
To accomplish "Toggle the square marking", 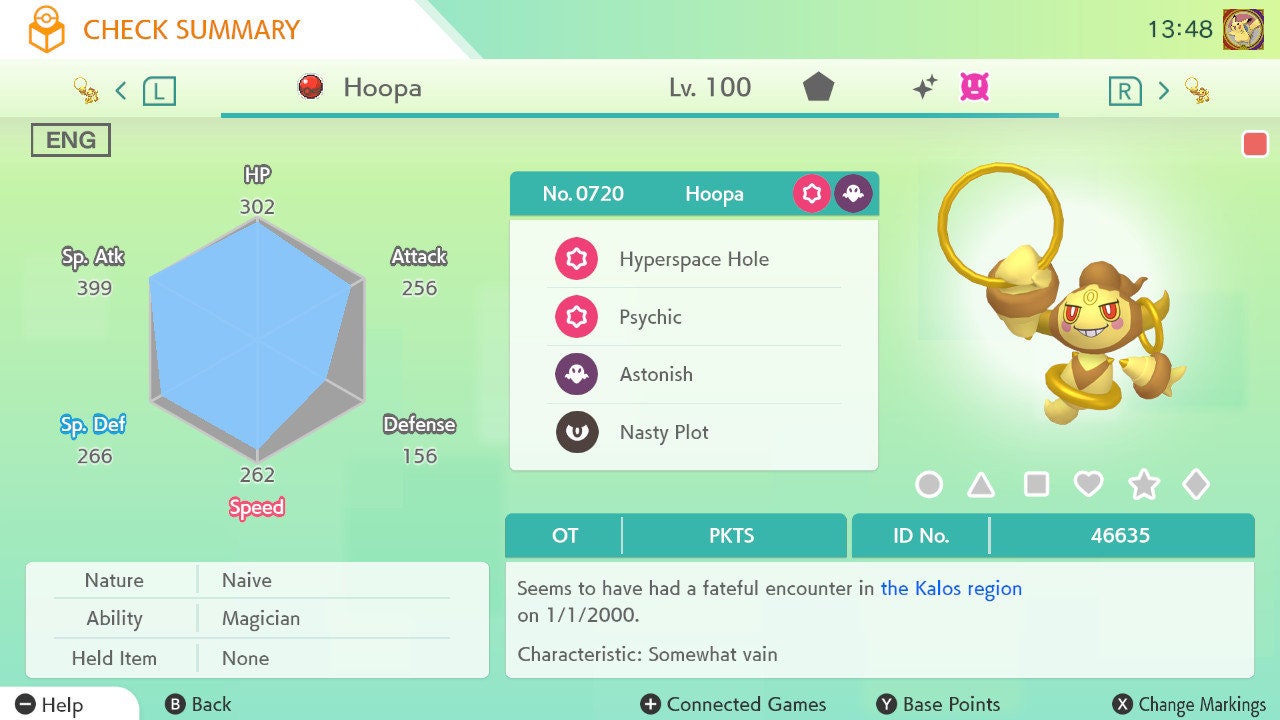I will tap(1036, 485).
